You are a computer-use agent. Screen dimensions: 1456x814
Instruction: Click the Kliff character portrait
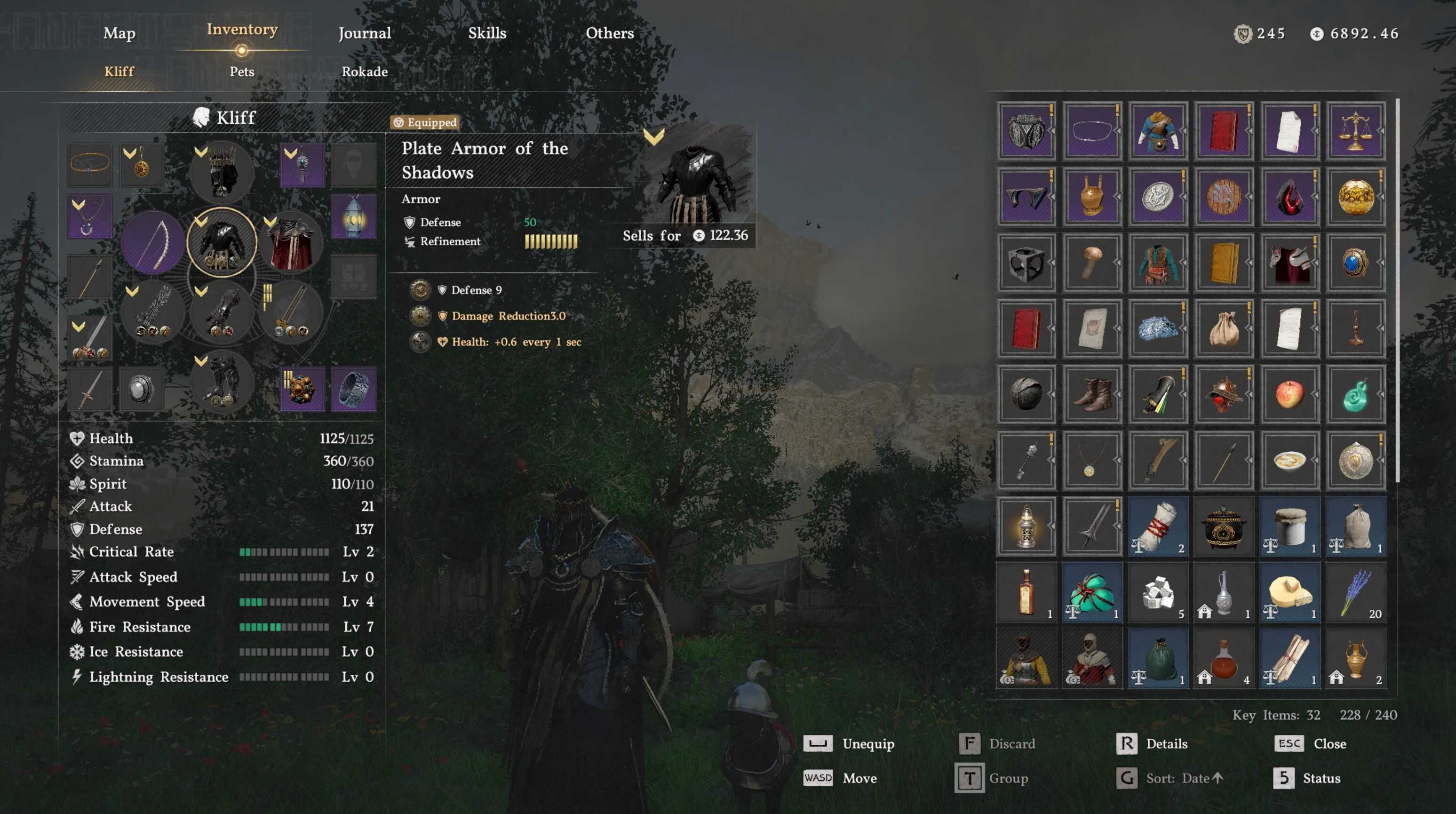click(x=201, y=117)
